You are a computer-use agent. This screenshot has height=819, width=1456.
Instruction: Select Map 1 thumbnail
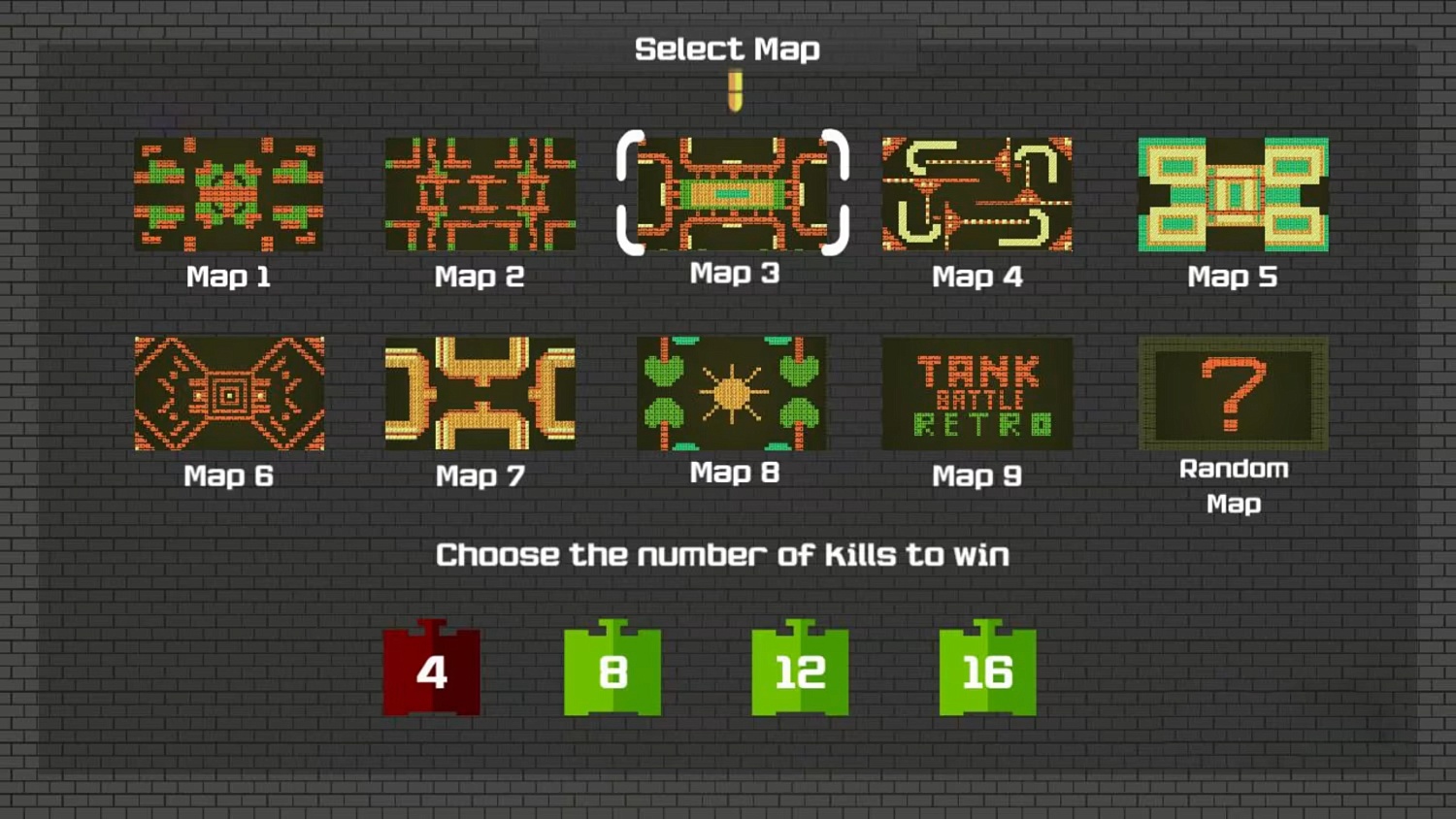[228, 194]
